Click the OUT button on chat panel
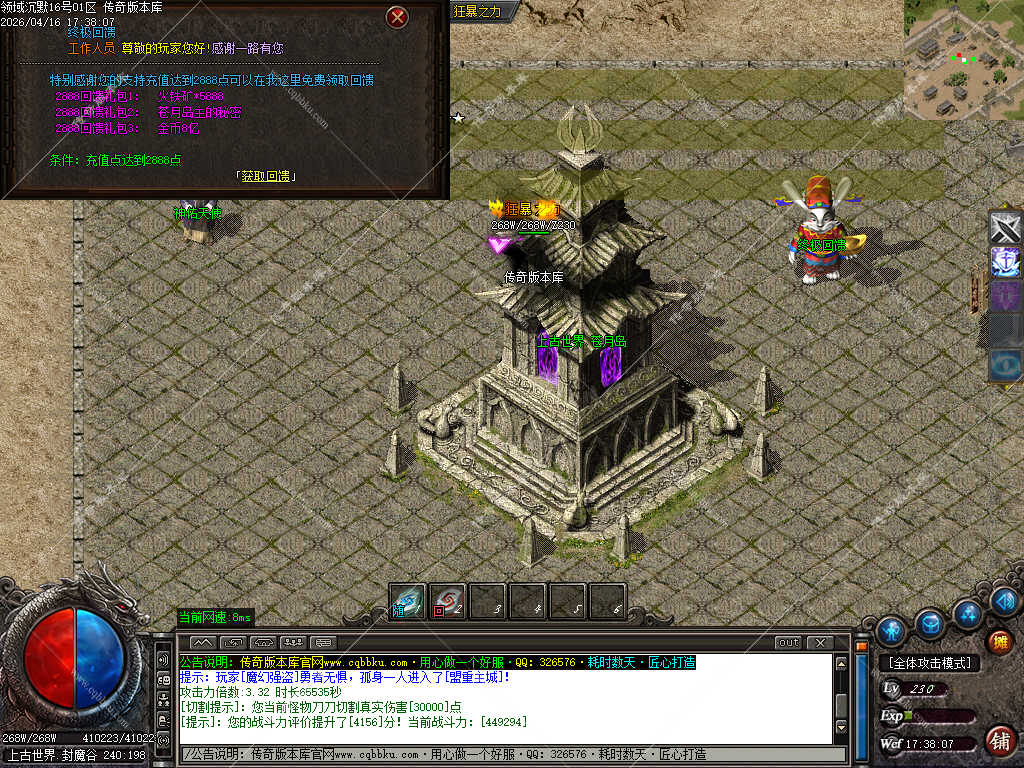 tap(788, 642)
